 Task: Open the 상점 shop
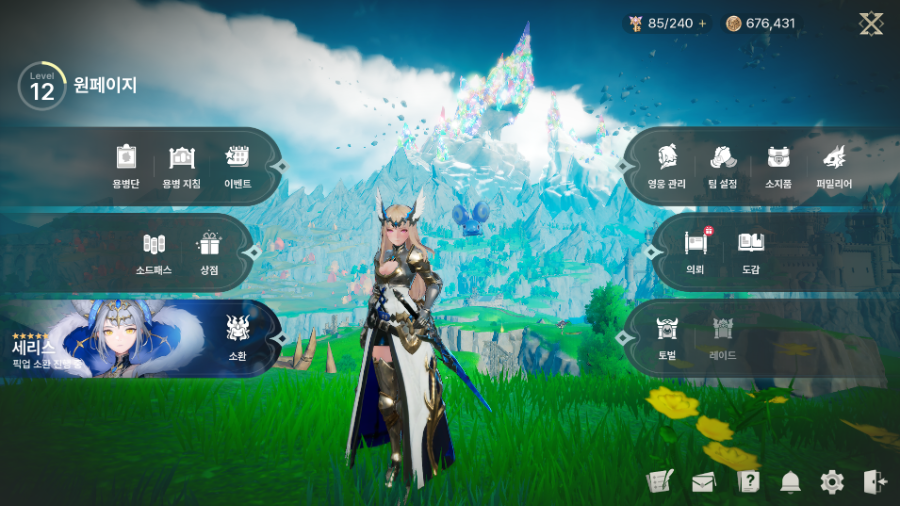tap(209, 252)
